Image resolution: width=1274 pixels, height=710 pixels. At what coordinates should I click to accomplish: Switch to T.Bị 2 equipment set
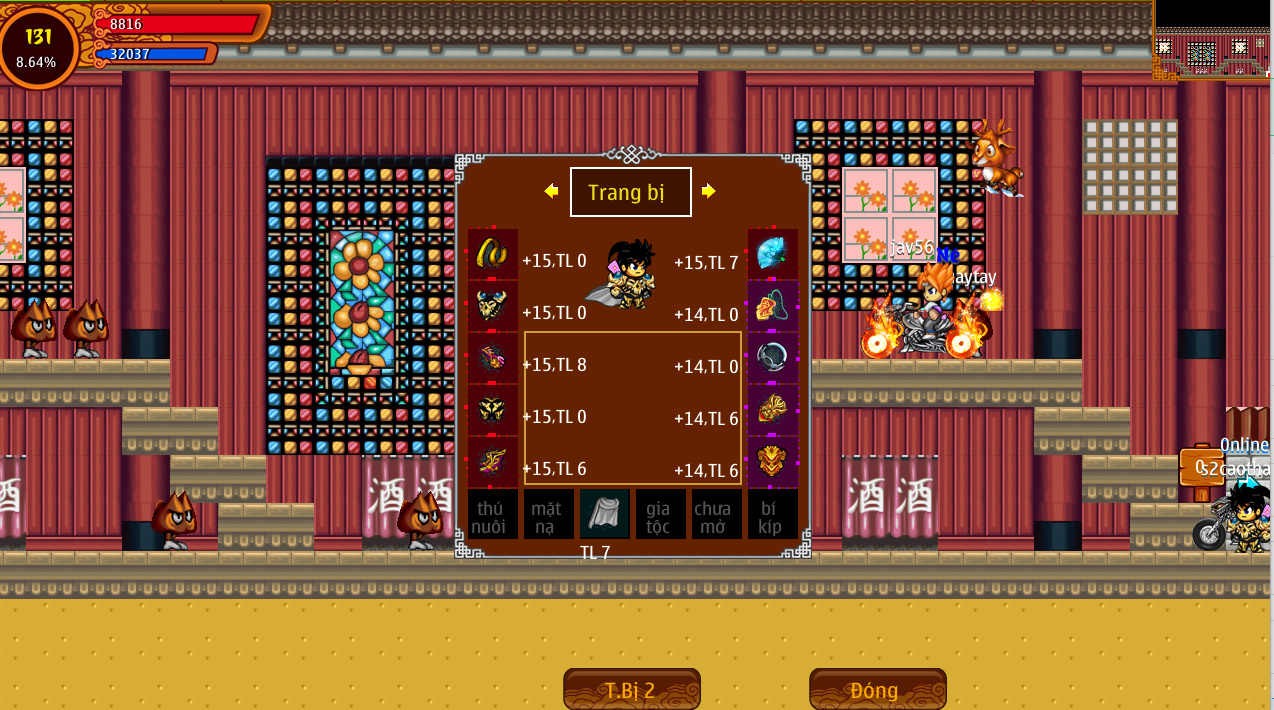tap(631, 690)
